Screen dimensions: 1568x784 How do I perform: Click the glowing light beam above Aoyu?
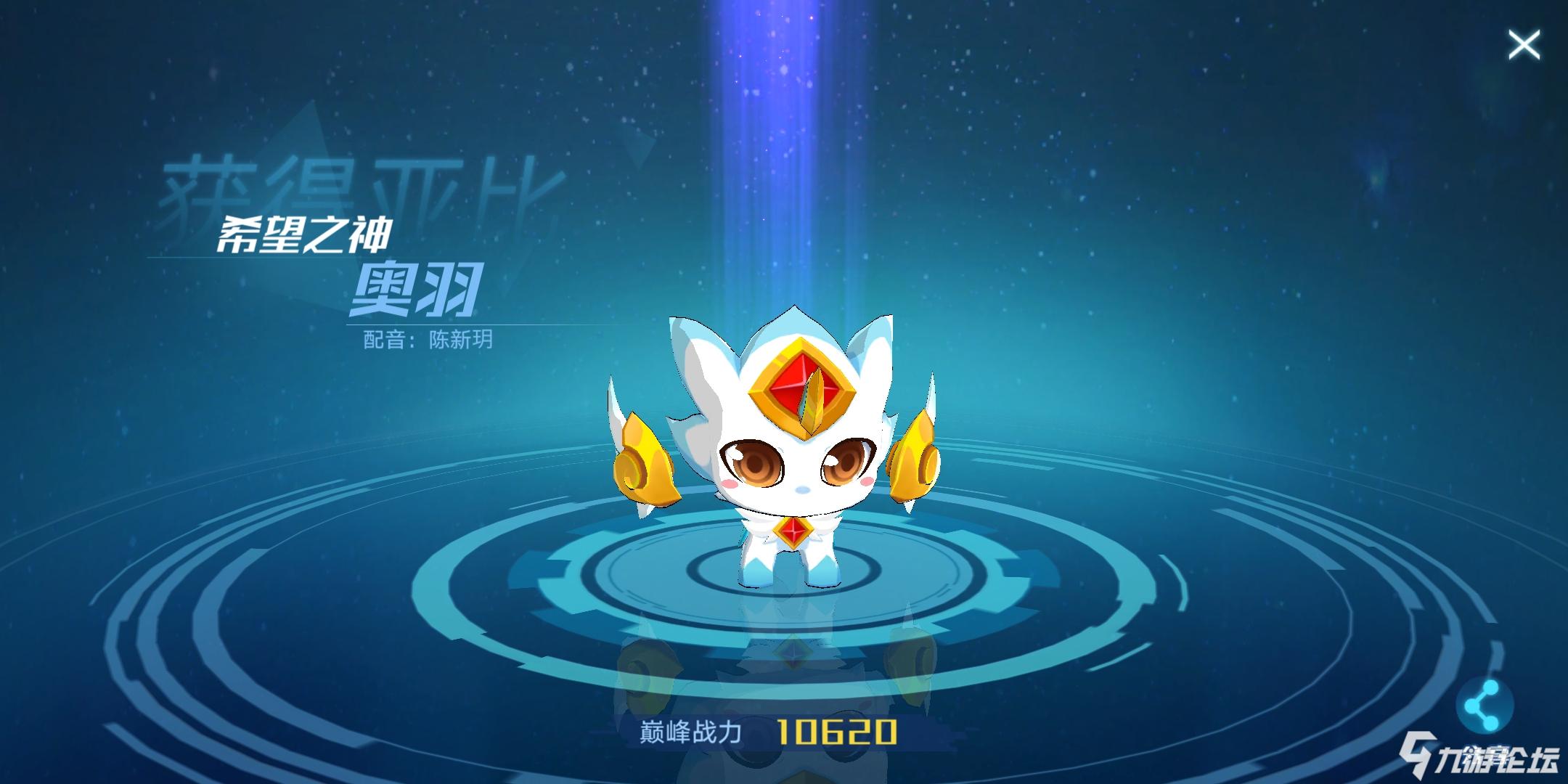click(x=784, y=109)
